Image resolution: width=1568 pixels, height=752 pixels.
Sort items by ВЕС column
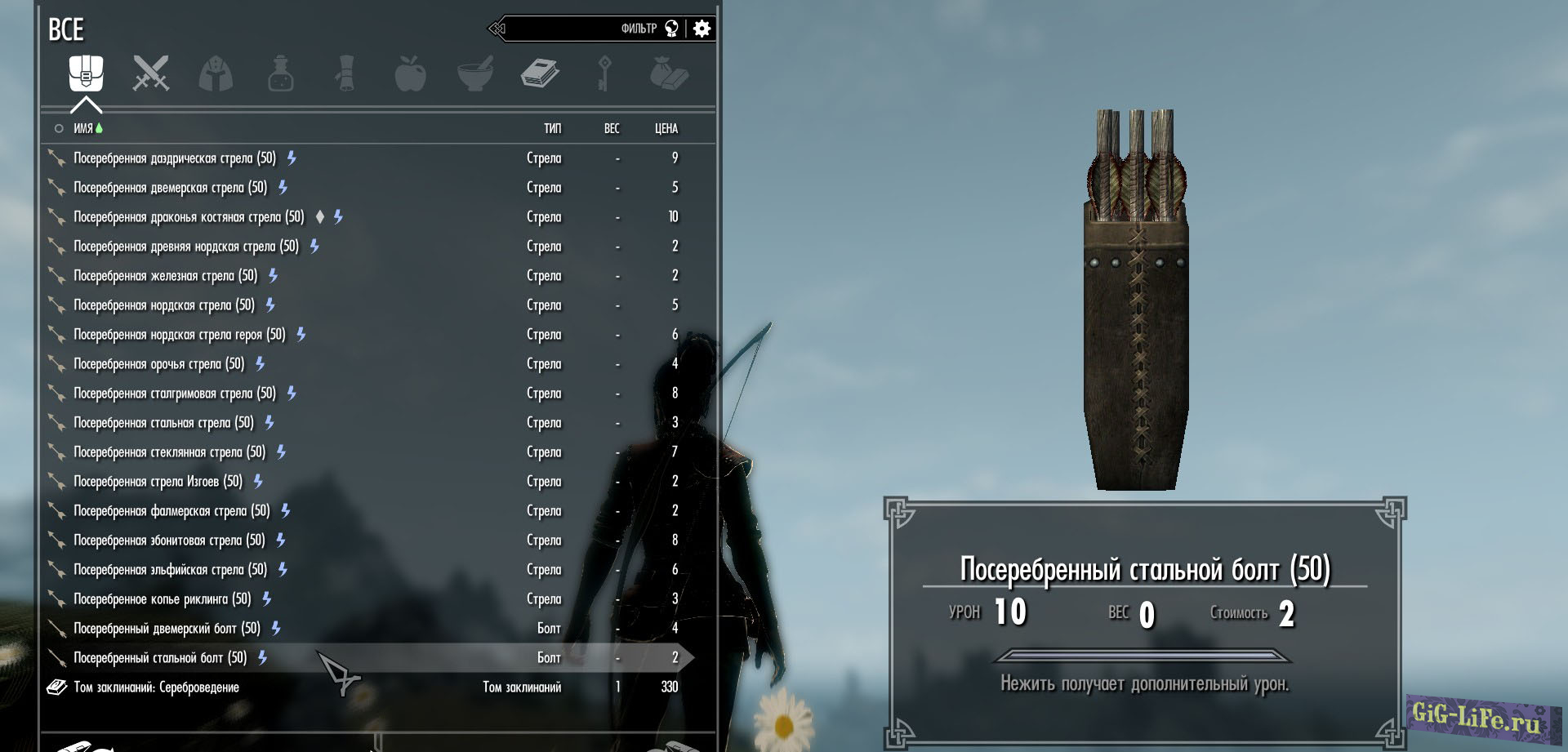pos(612,128)
